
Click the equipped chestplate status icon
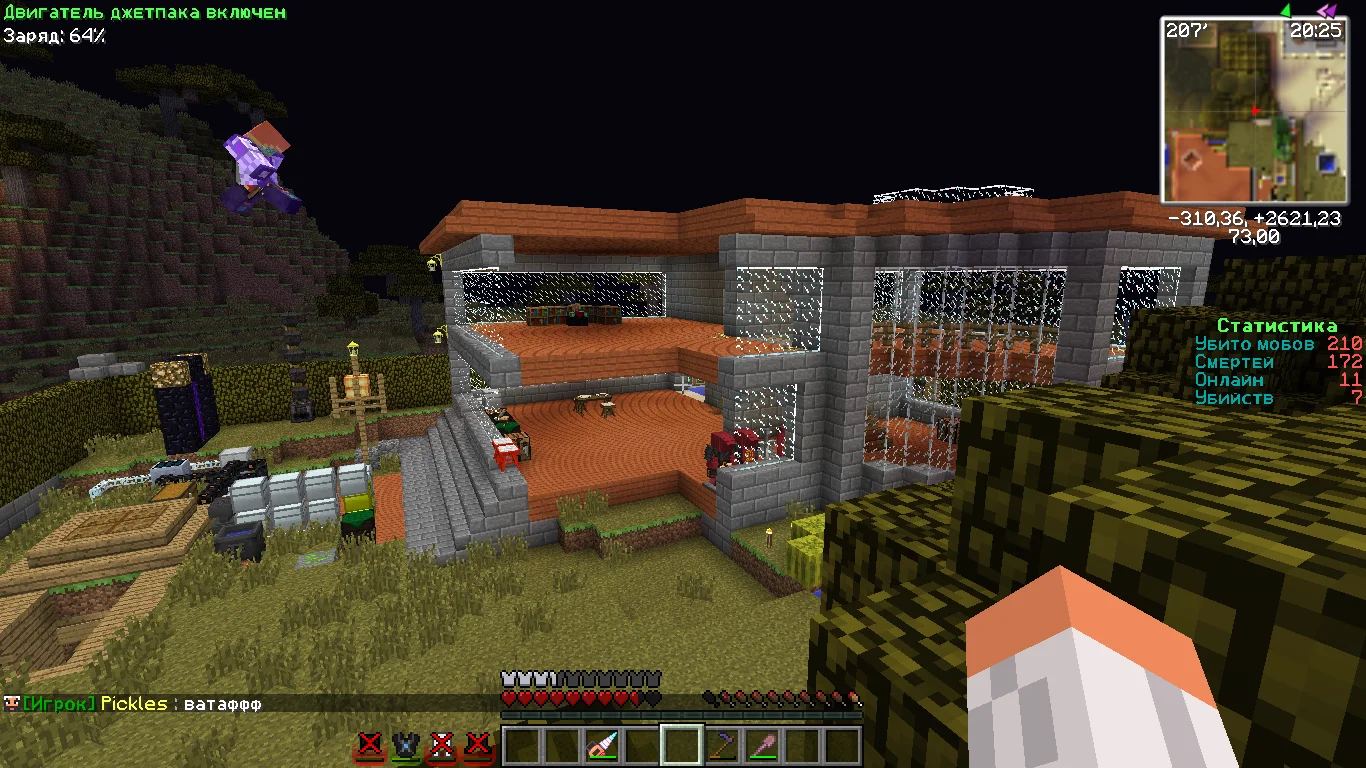click(406, 746)
